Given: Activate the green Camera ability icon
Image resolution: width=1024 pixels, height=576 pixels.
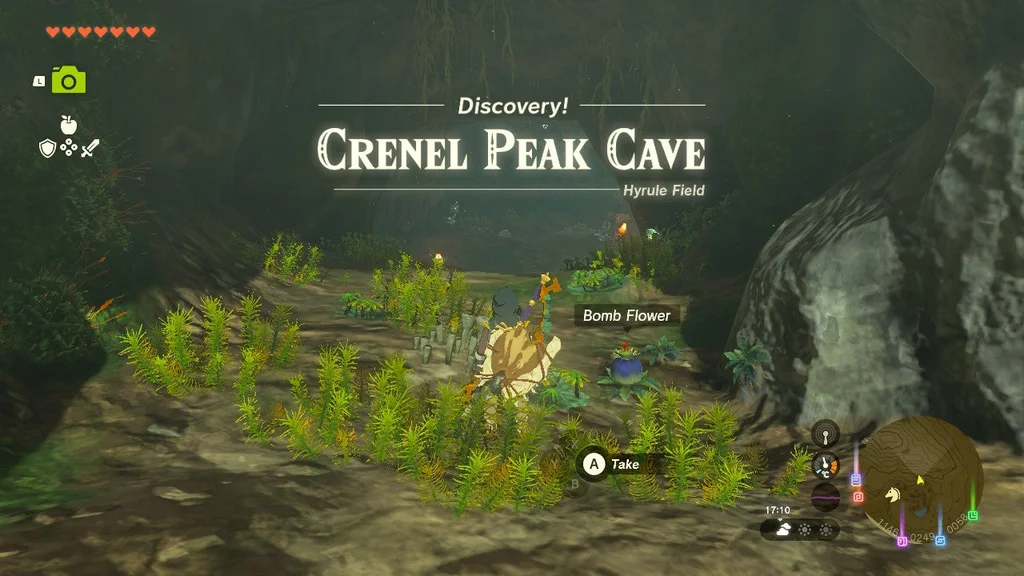Looking at the screenshot, I should pyautogui.click(x=68, y=80).
